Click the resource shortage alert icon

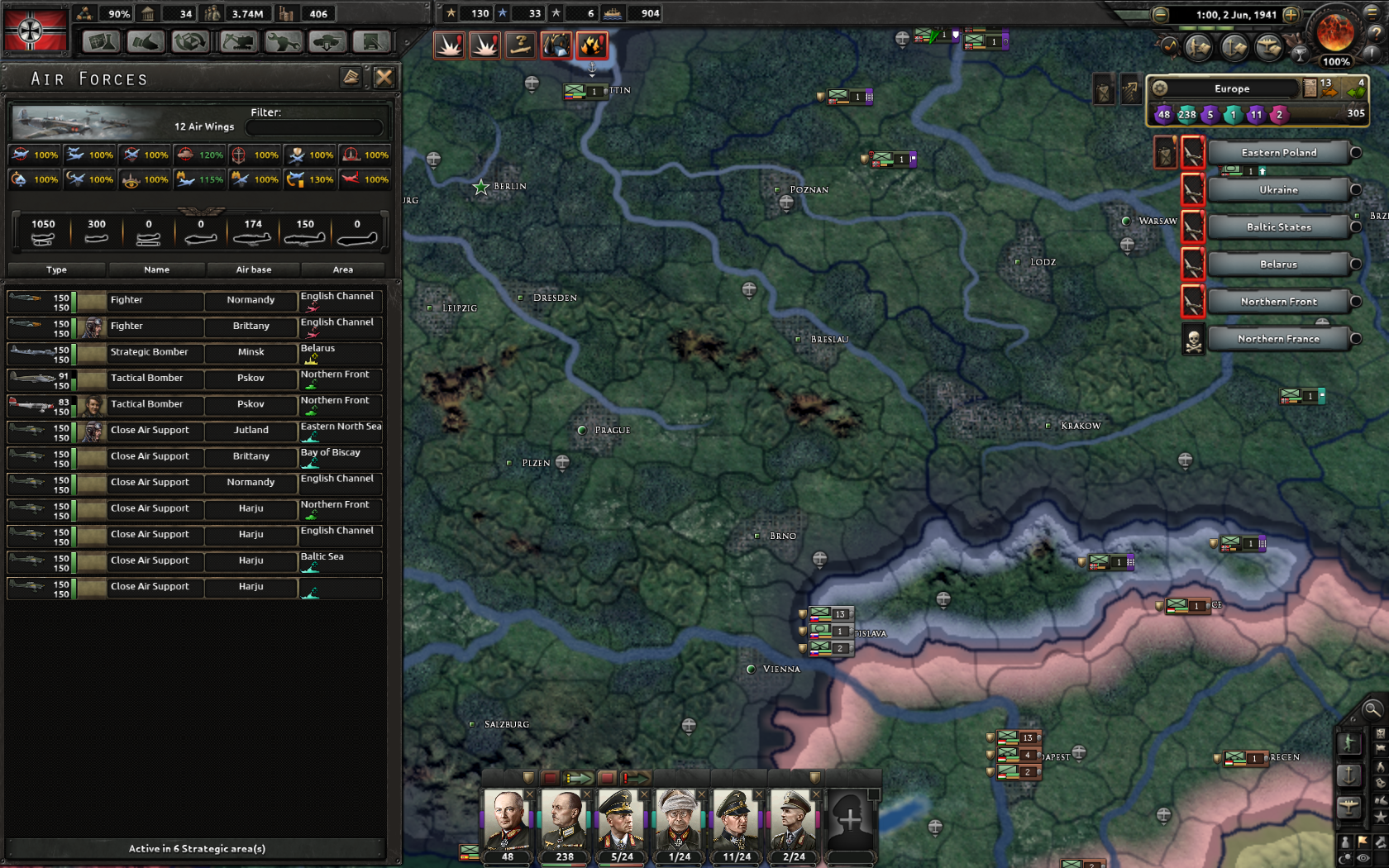click(556, 45)
